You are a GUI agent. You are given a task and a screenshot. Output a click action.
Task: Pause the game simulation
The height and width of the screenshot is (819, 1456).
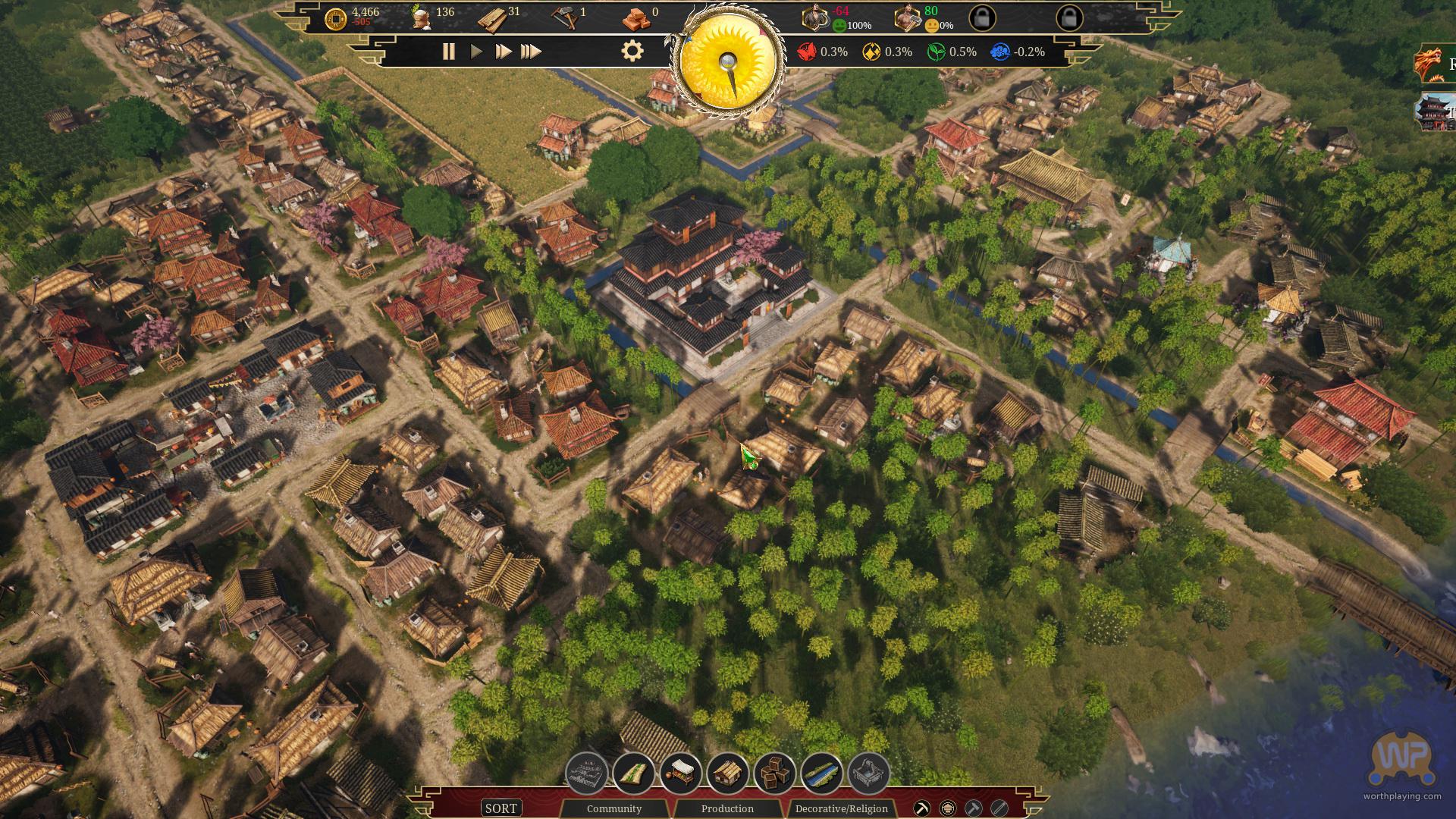448,52
